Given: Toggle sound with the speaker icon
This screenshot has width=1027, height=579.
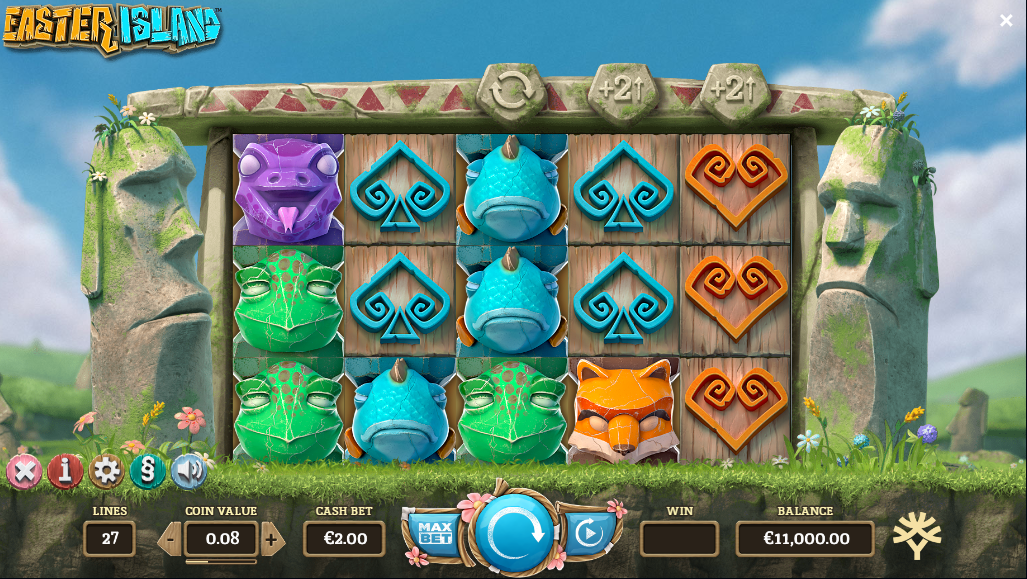Looking at the screenshot, I should pos(188,470).
